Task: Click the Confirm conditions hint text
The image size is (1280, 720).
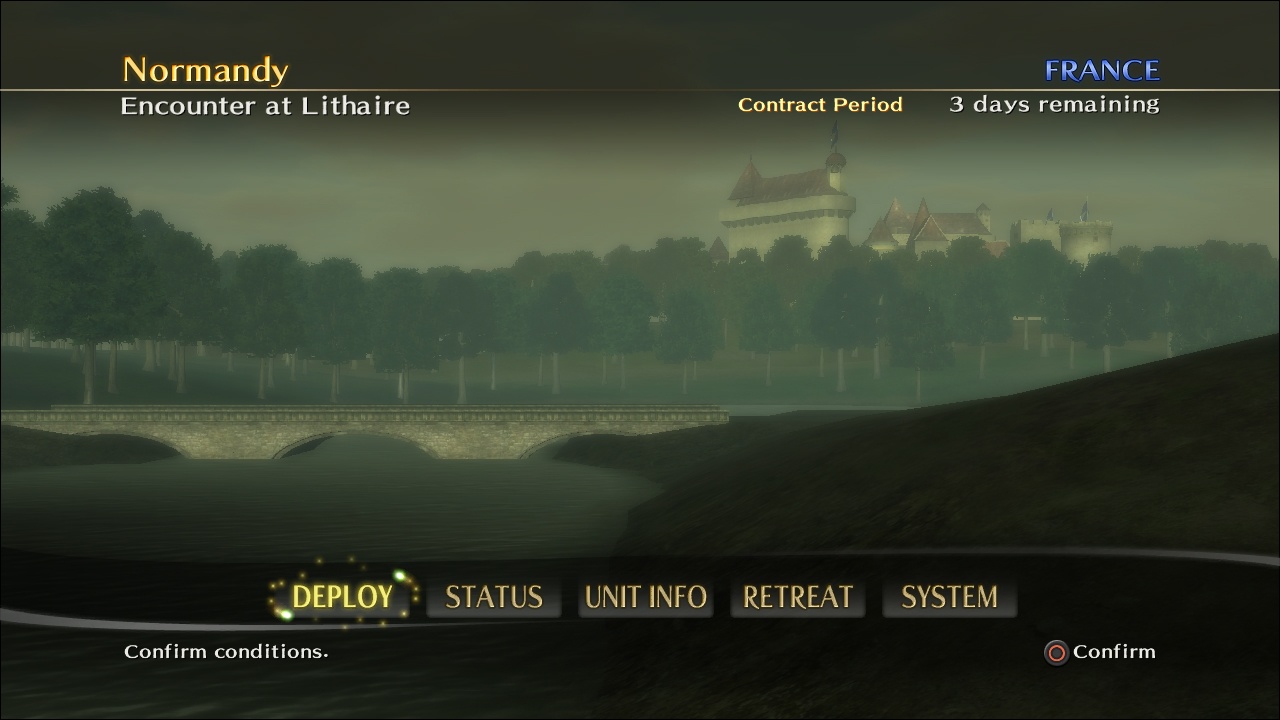Action: click(x=224, y=651)
